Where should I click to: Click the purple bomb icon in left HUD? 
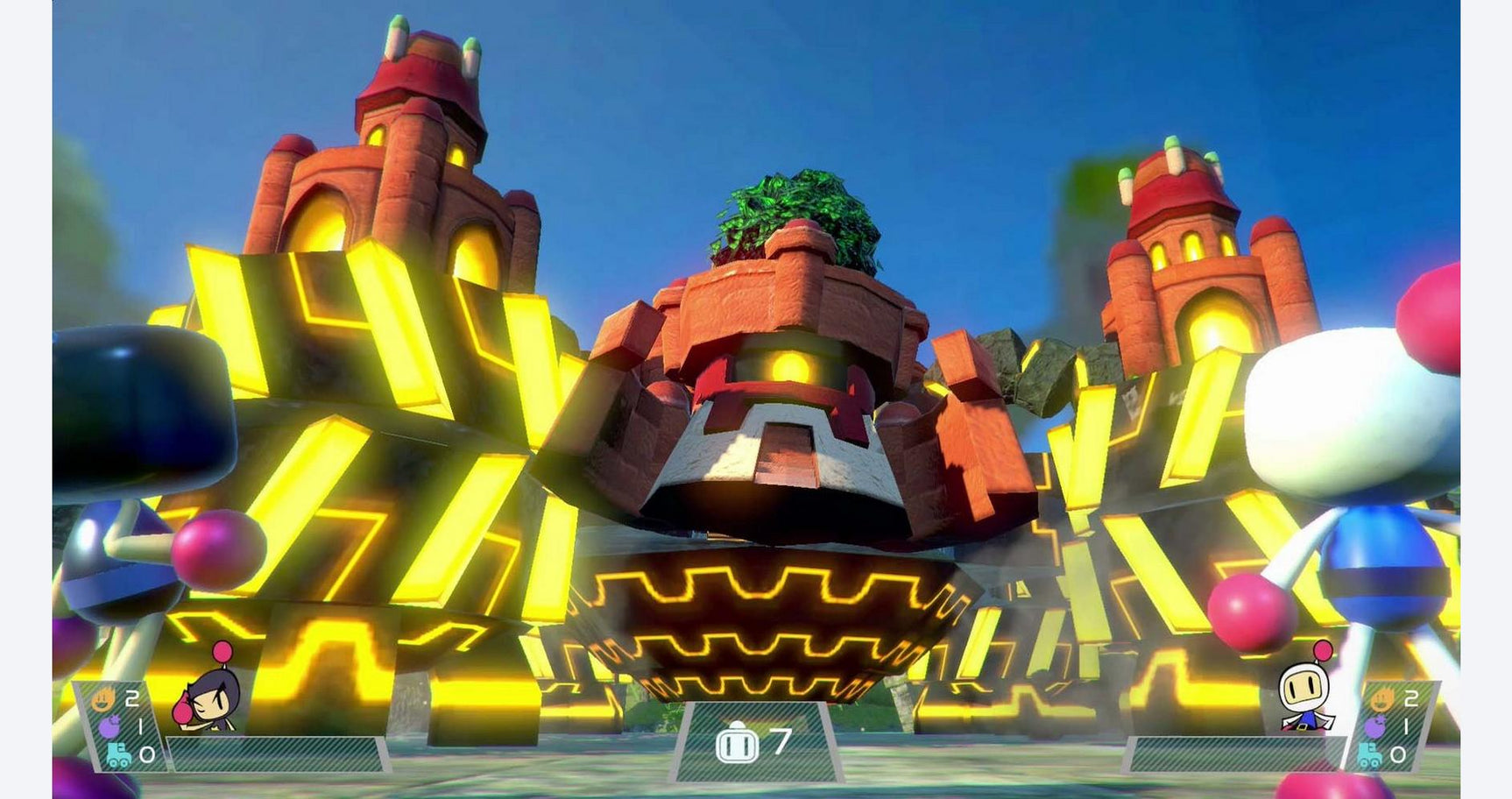[110, 727]
